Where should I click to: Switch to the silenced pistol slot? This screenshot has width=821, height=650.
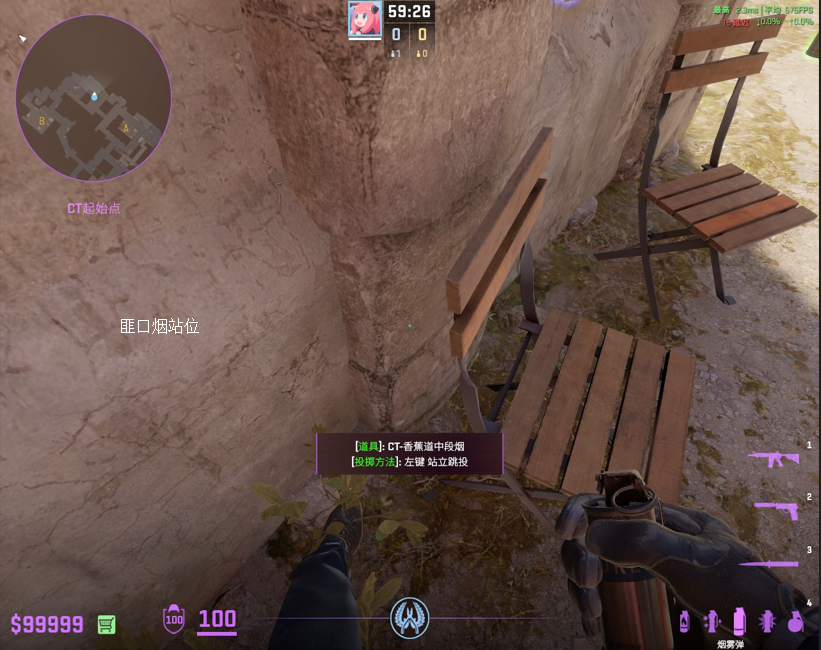click(776, 510)
